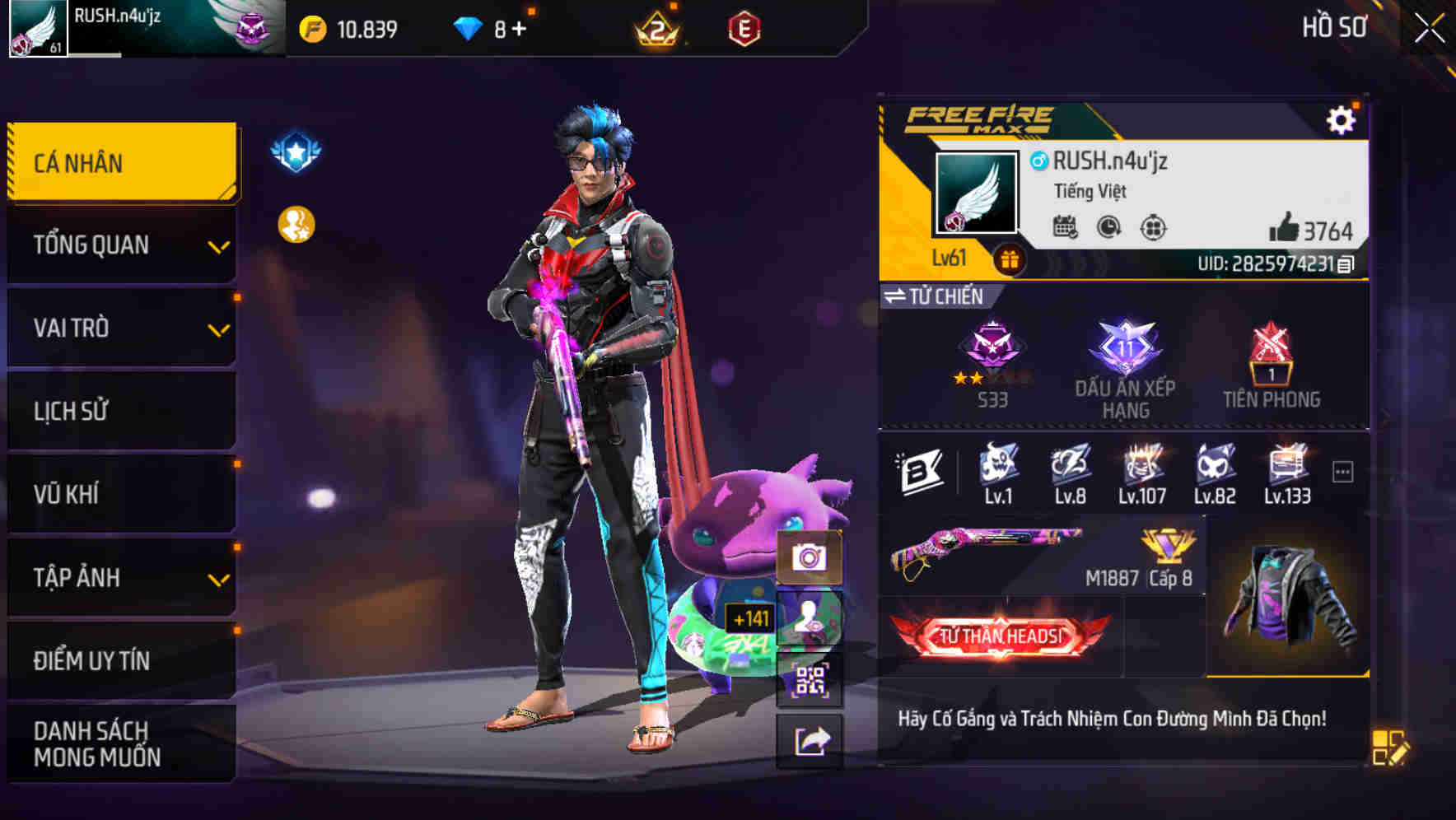Open the settings gear on the profile card

point(1342,119)
